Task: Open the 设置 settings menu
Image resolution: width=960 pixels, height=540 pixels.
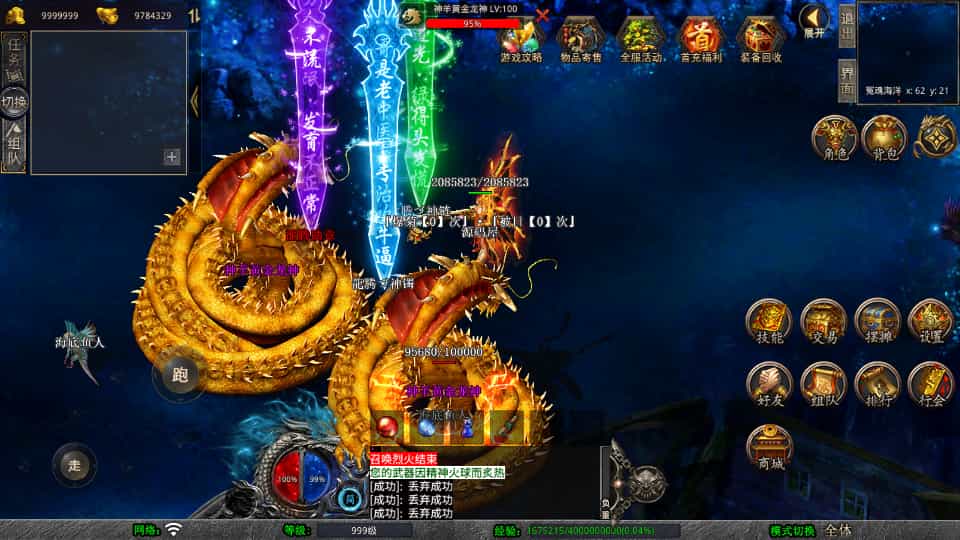Action: (x=930, y=322)
